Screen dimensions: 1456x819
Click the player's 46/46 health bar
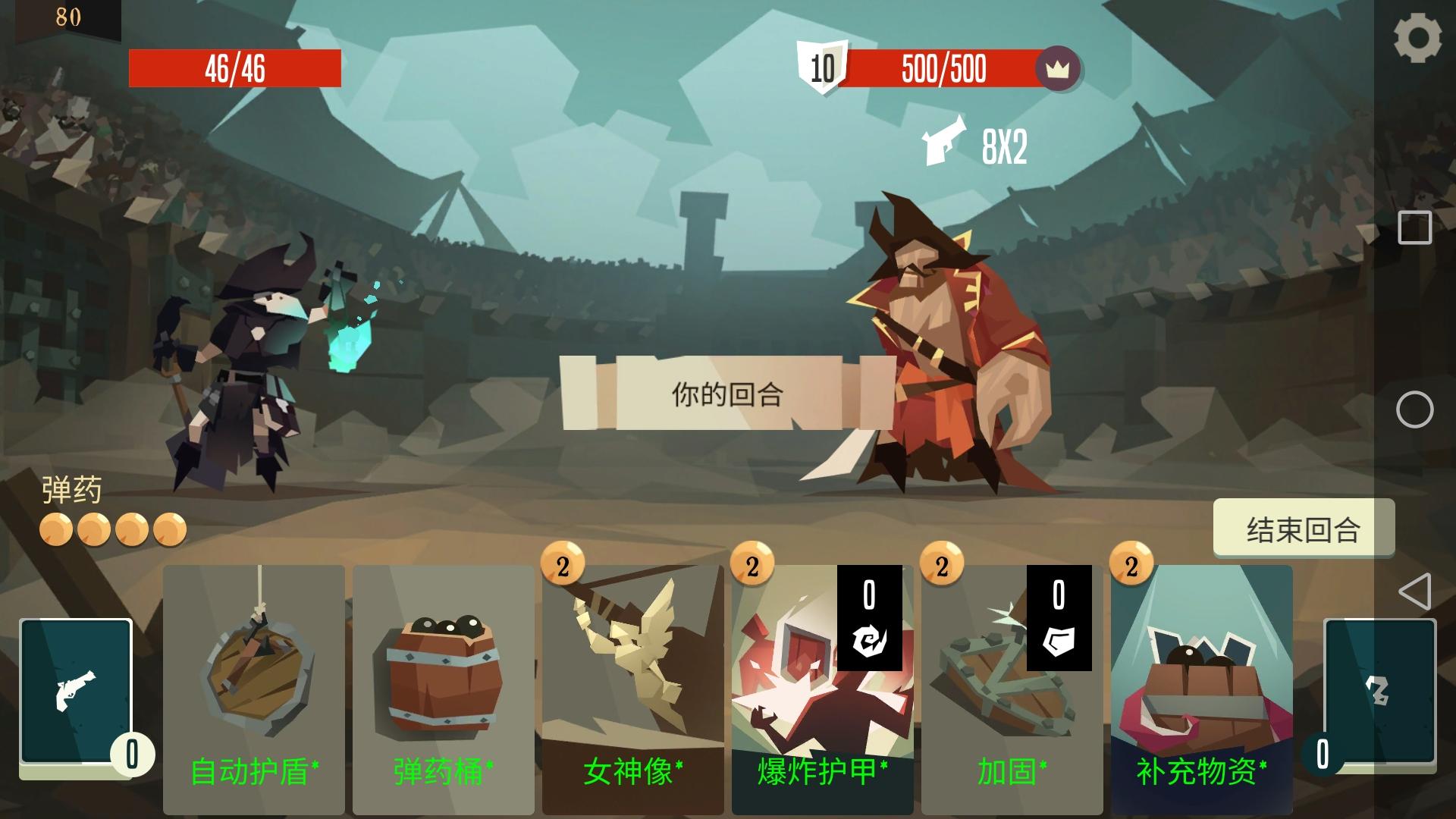(237, 67)
